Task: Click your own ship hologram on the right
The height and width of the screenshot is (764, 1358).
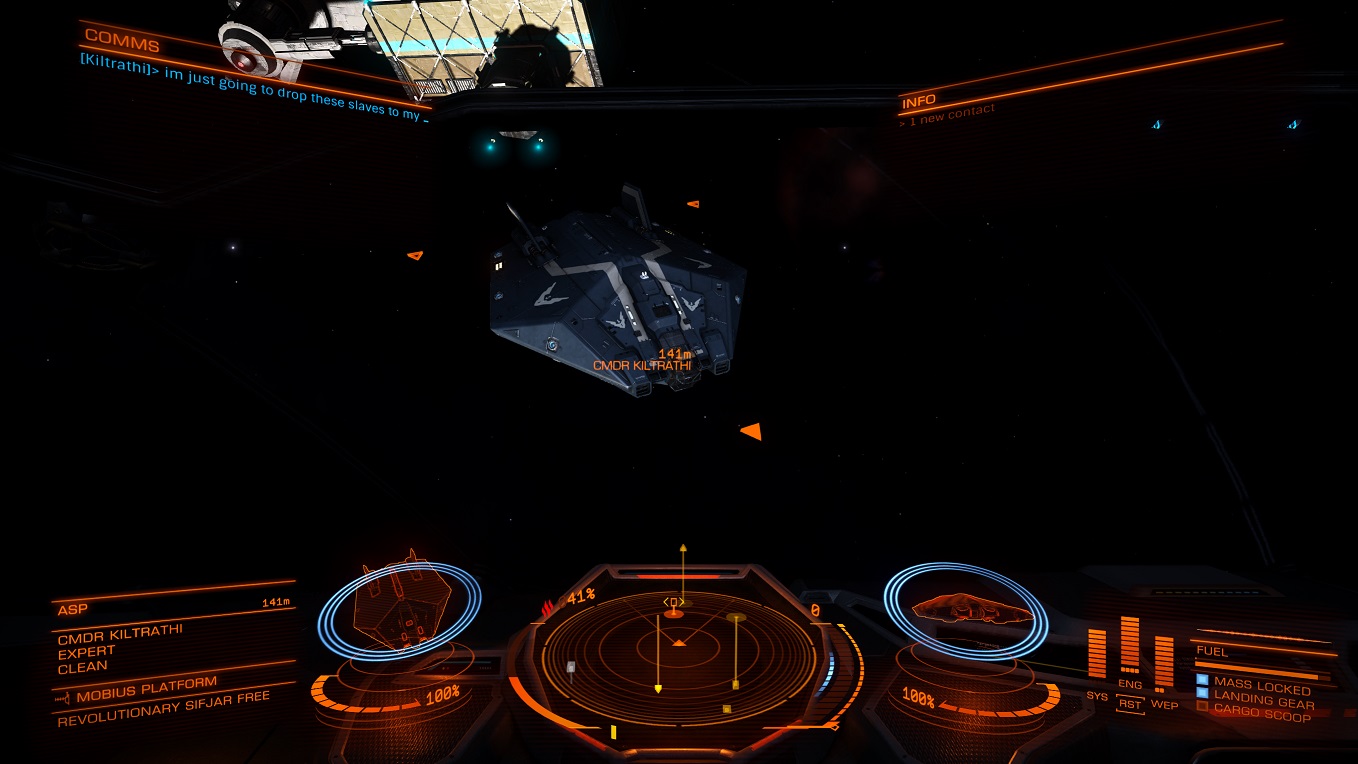Action: pos(970,610)
